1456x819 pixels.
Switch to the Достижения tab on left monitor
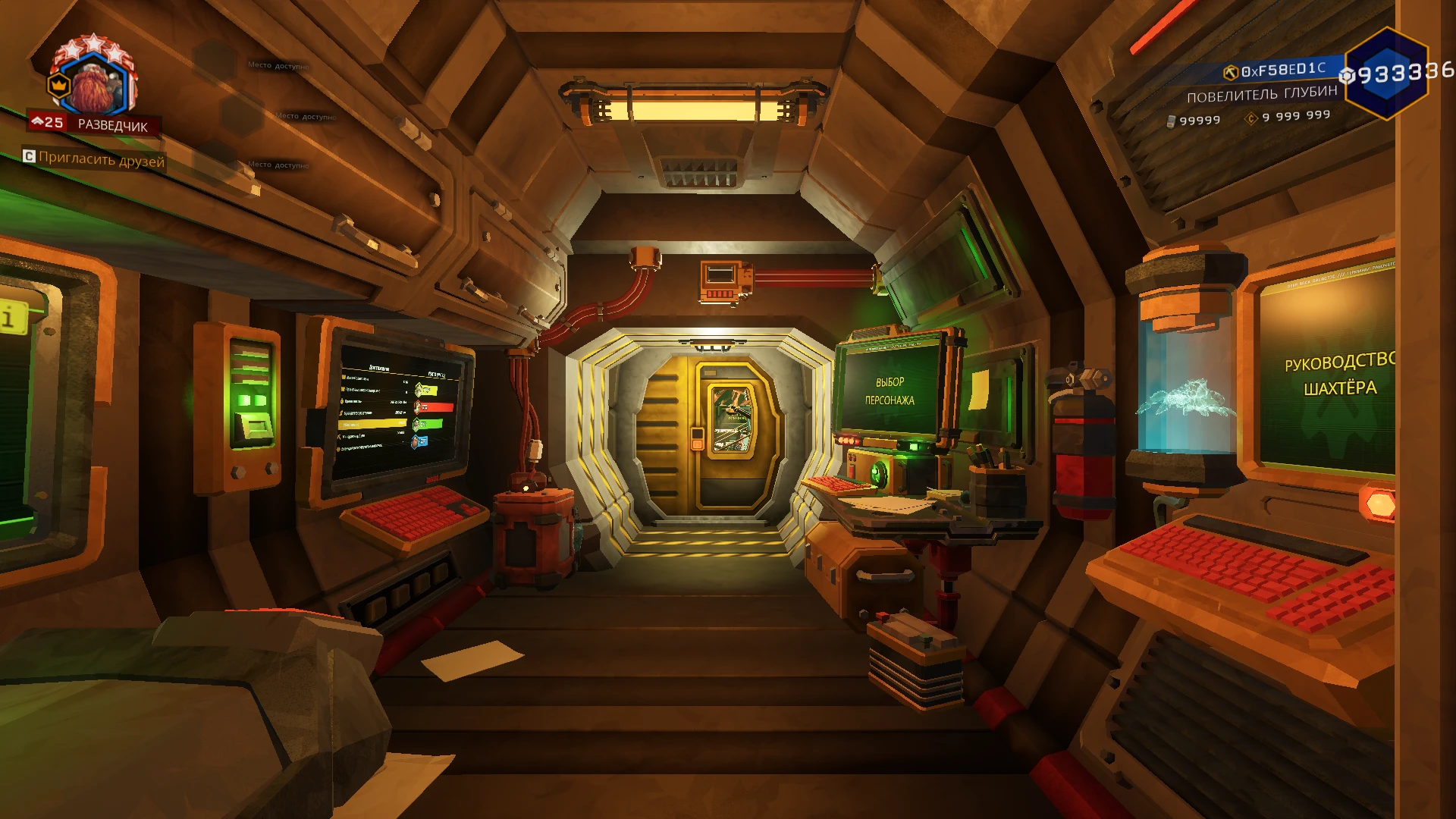[x=379, y=368]
